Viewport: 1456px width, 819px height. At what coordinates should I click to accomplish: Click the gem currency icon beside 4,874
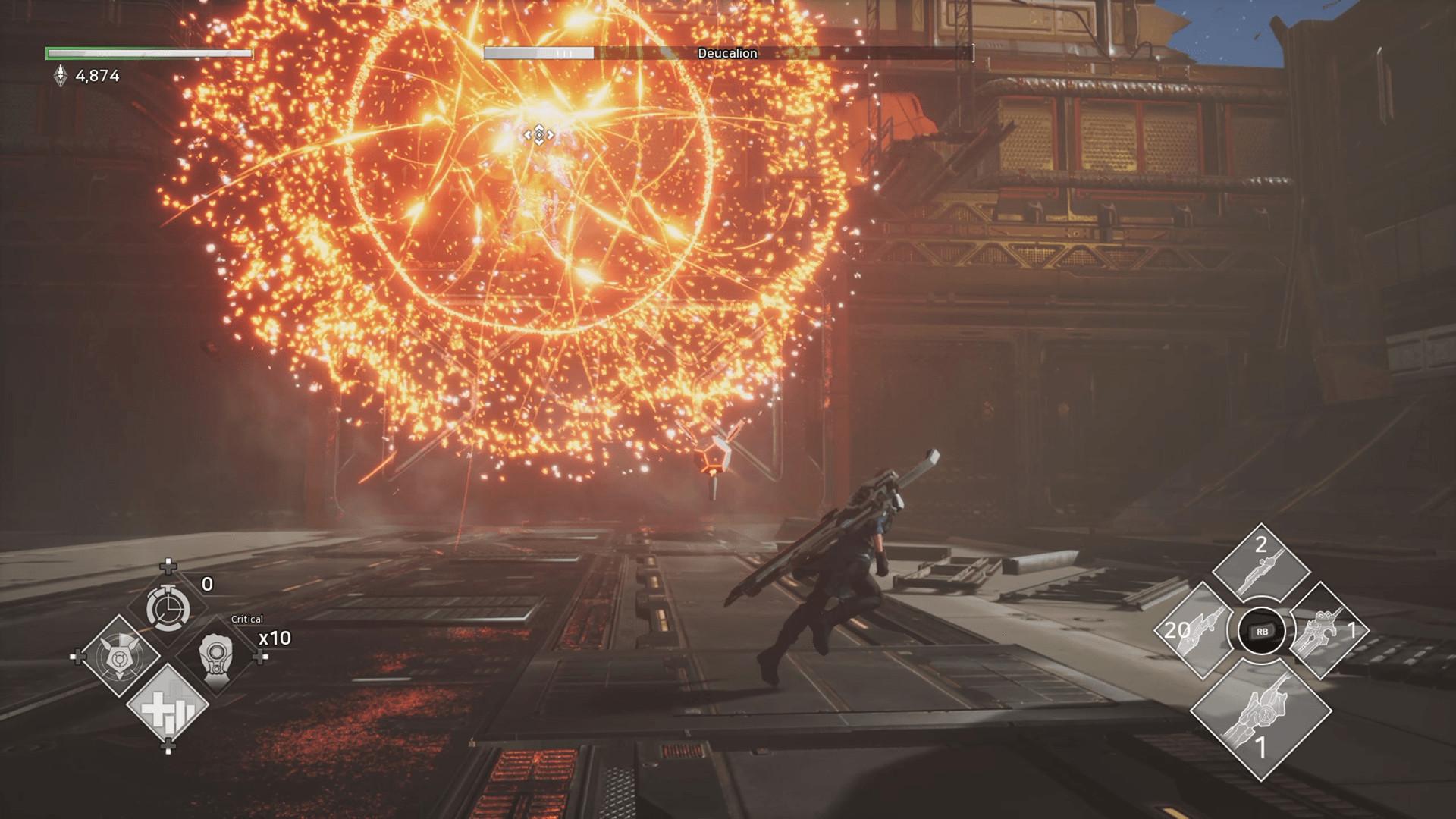pyautogui.click(x=59, y=73)
